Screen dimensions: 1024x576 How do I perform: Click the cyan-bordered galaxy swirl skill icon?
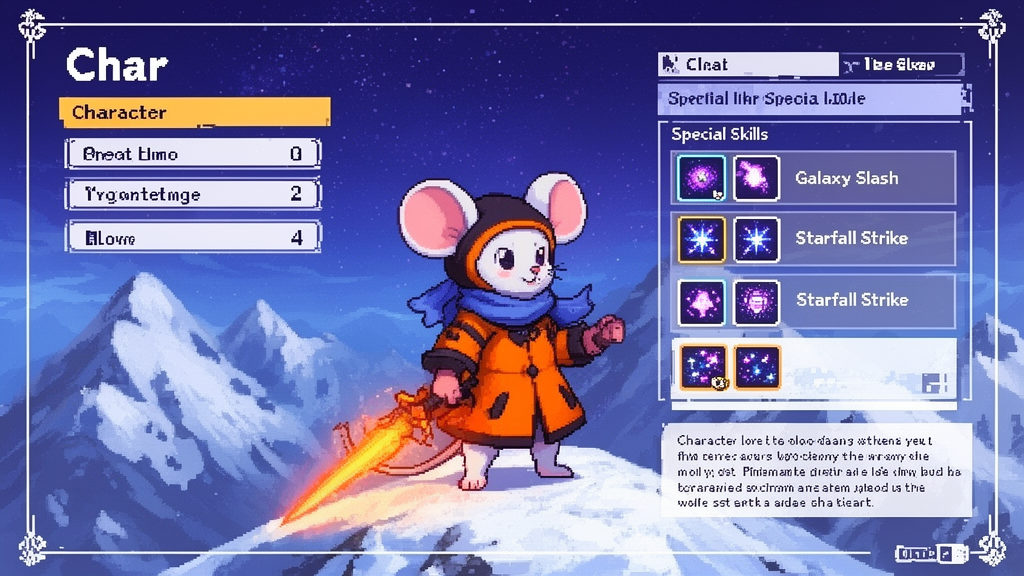[x=701, y=178]
